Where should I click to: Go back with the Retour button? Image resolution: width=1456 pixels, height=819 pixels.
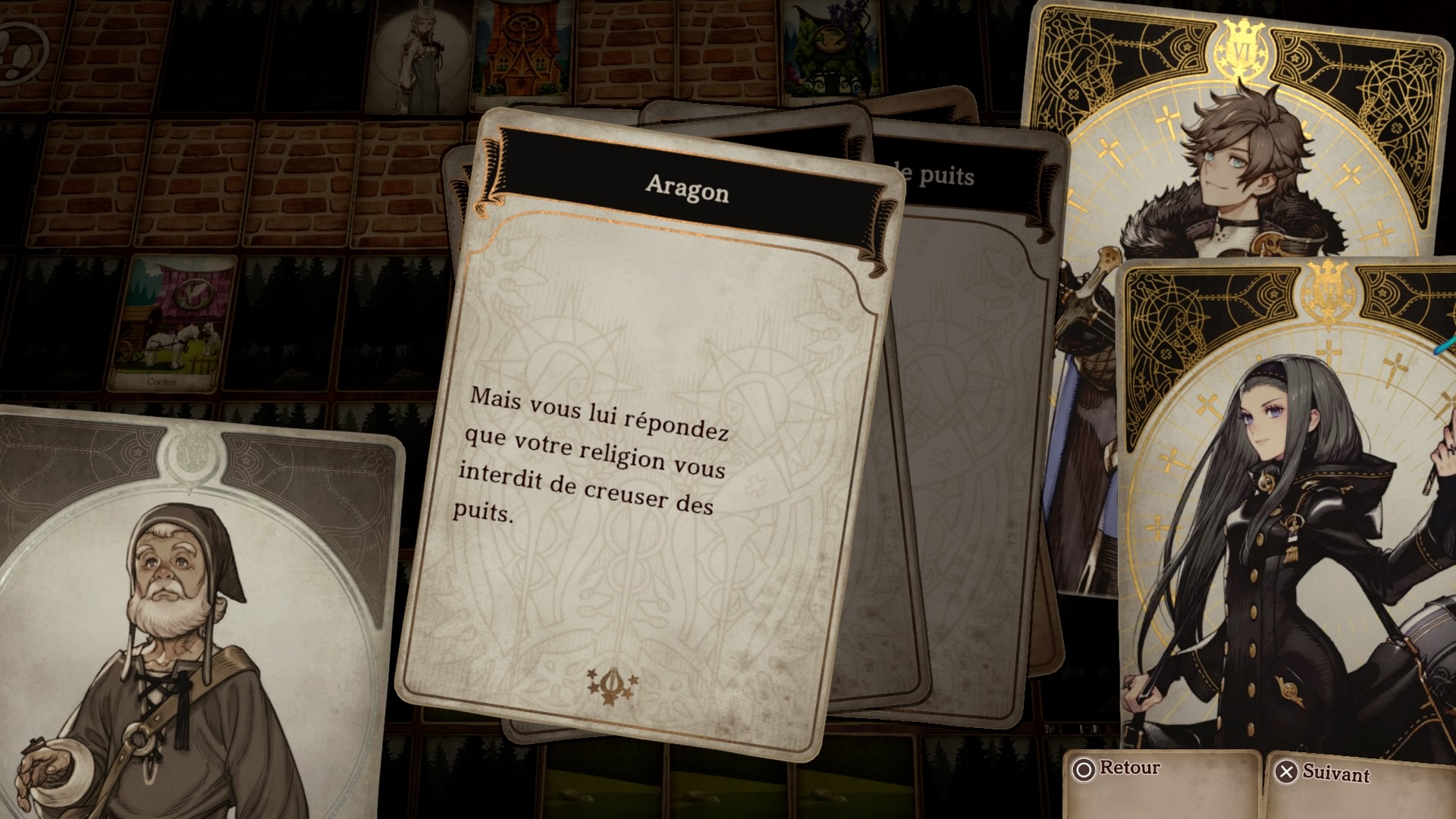click(x=1116, y=768)
